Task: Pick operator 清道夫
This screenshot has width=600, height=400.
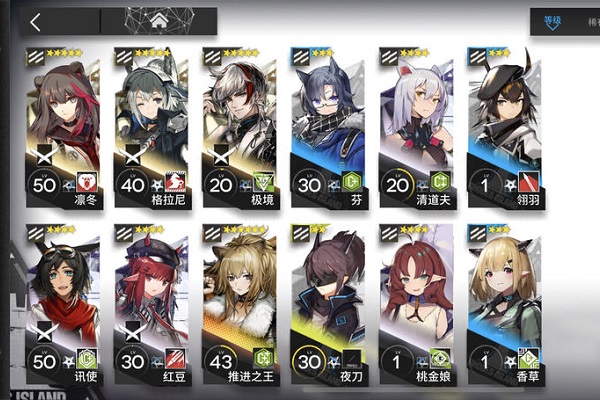Action: click(414, 125)
